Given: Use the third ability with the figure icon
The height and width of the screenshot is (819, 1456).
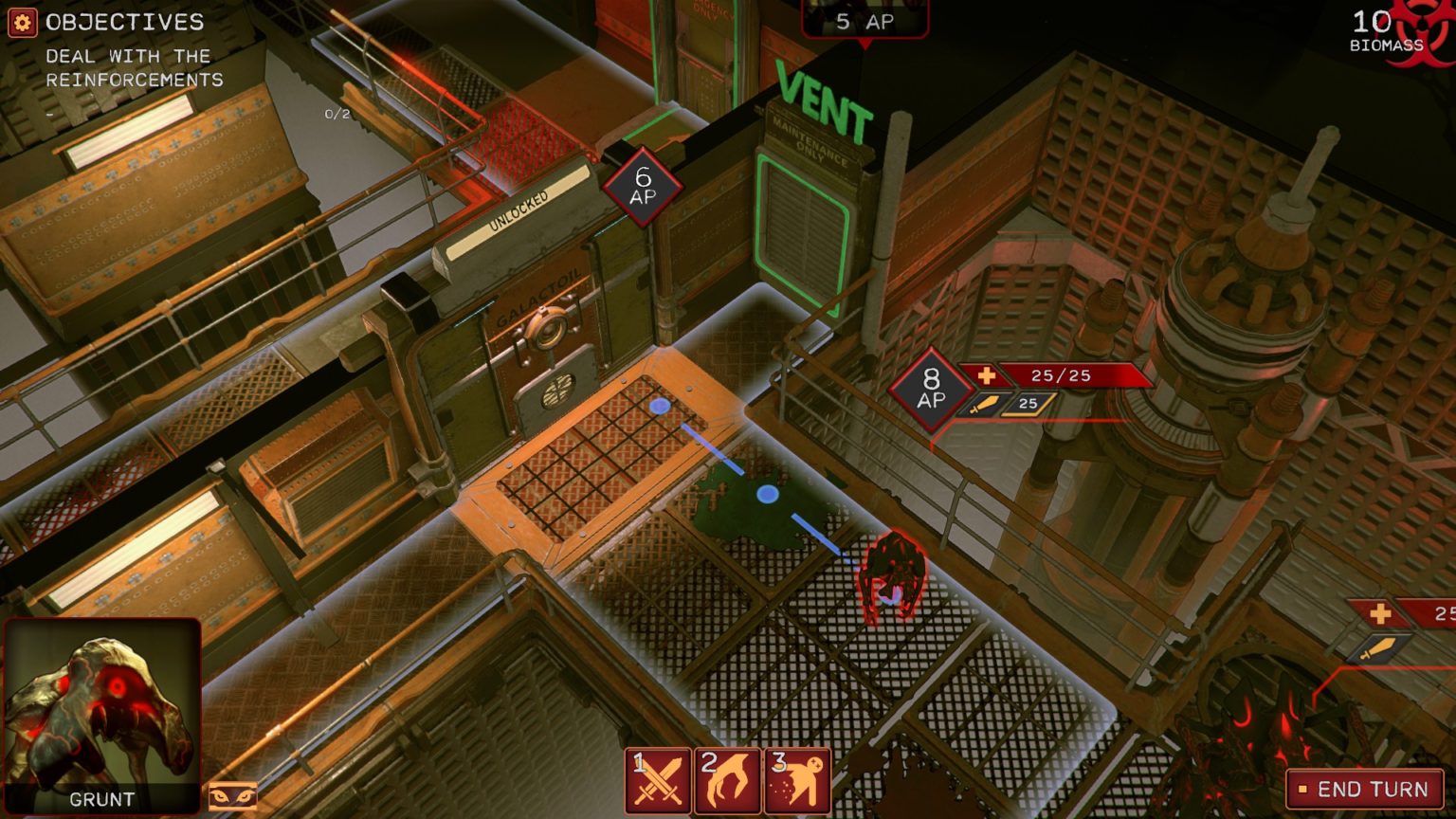Looking at the screenshot, I should (x=797, y=781).
